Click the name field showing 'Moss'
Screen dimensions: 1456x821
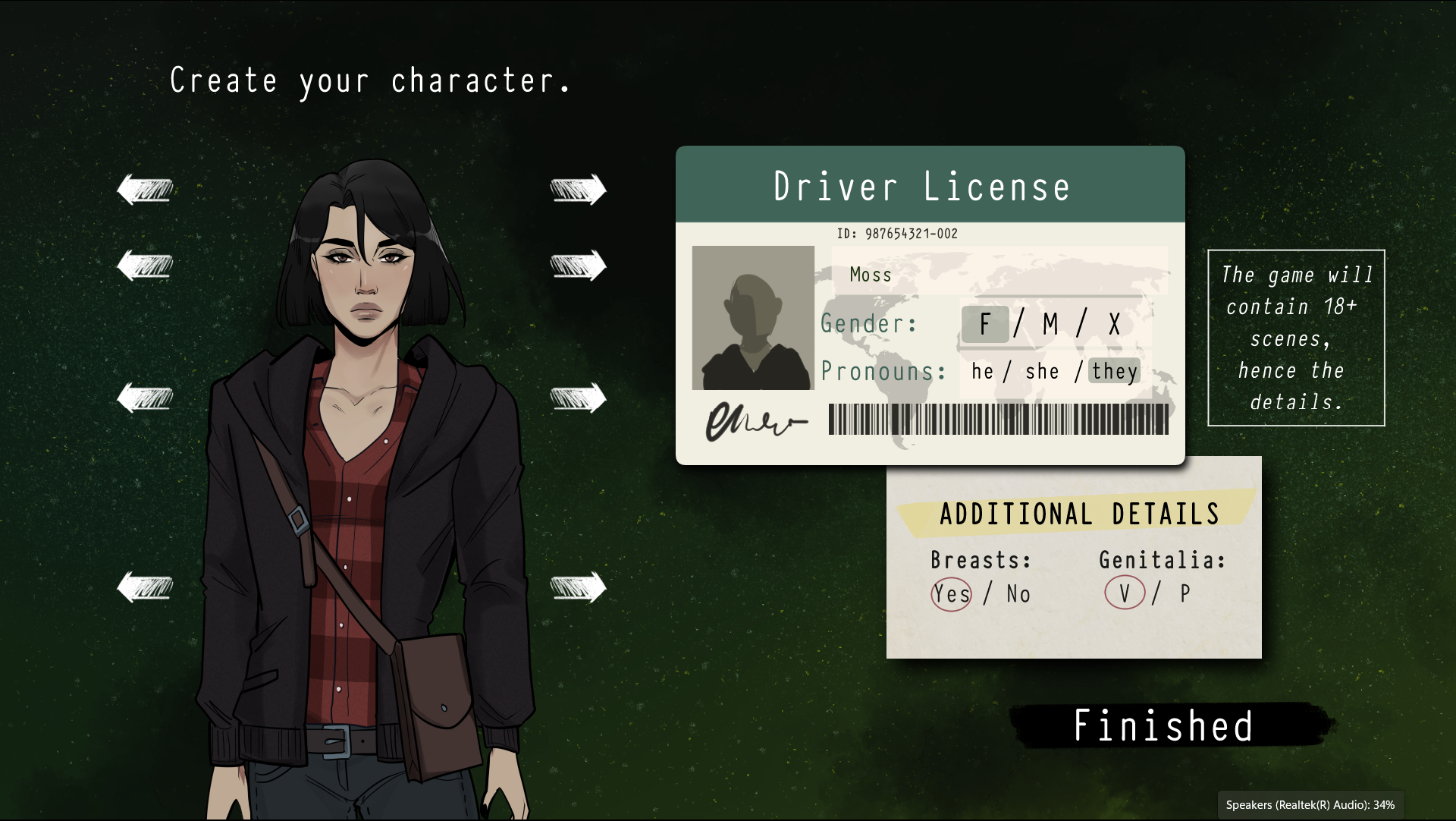pyautogui.click(x=870, y=275)
